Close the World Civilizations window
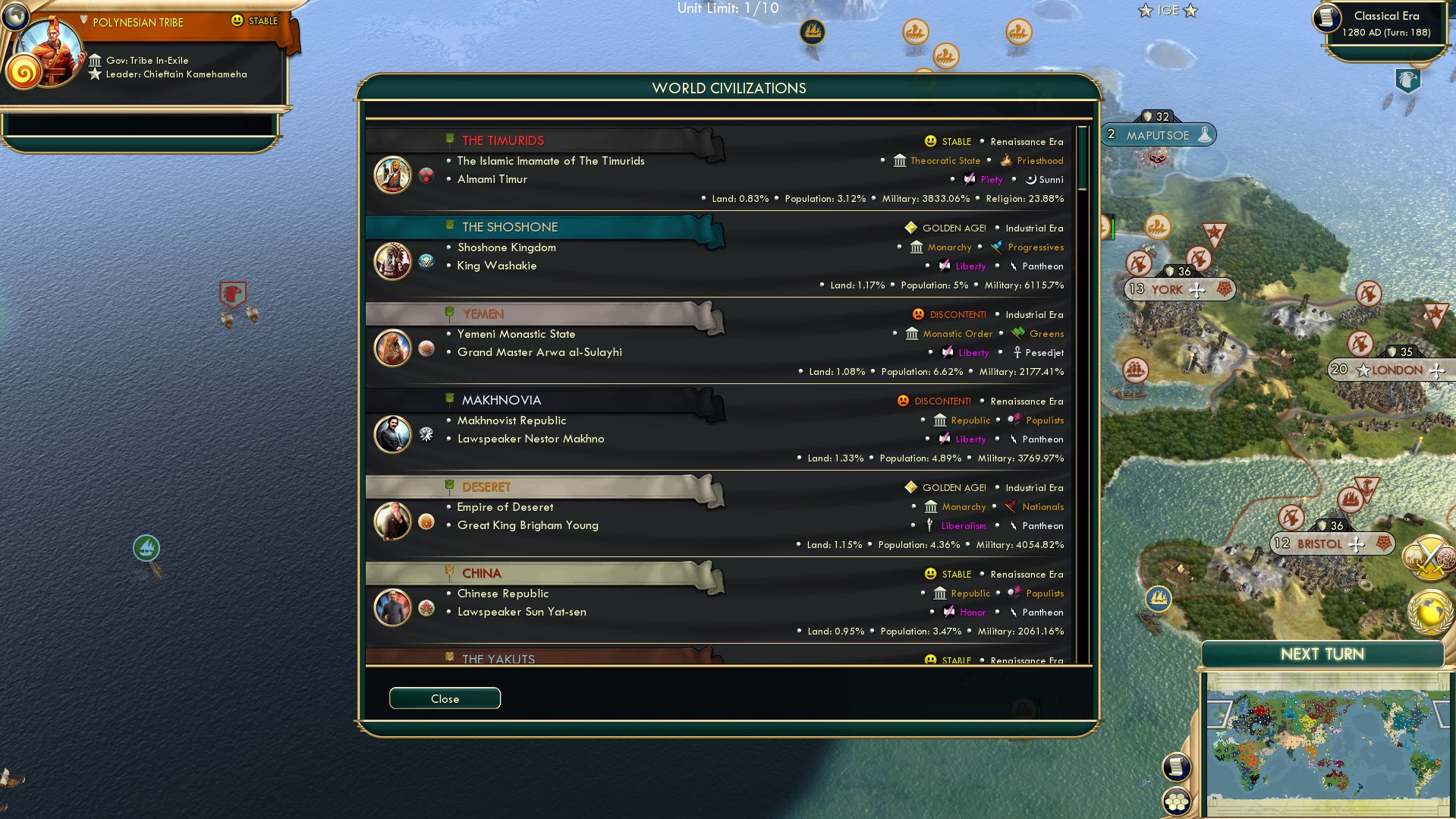The image size is (1456, 819). [x=445, y=698]
